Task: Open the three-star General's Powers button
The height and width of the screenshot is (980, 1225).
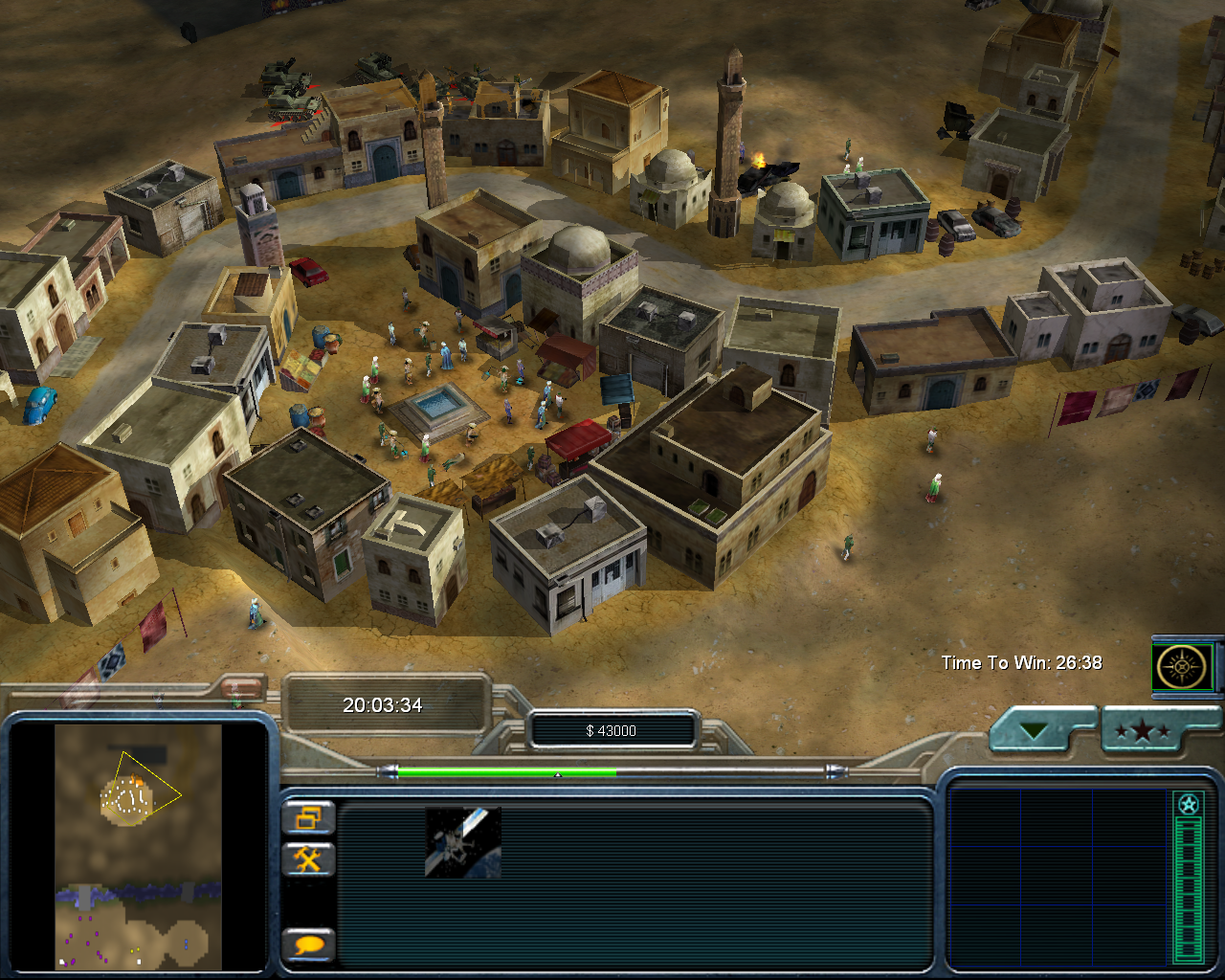Action: point(1144,732)
